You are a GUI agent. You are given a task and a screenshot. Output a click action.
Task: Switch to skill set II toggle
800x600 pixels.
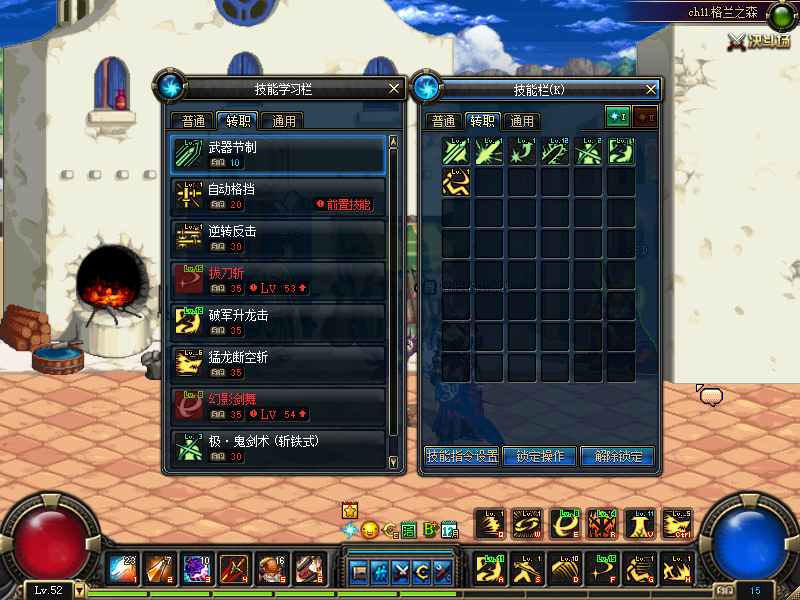tap(645, 117)
